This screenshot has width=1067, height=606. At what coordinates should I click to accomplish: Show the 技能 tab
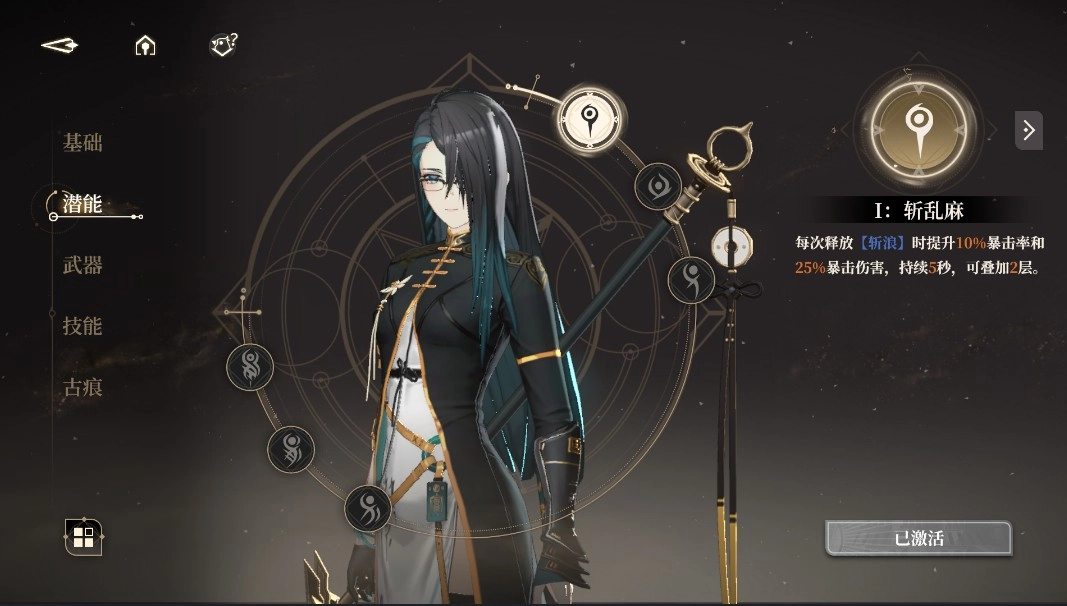pyautogui.click(x=83, y=326)
